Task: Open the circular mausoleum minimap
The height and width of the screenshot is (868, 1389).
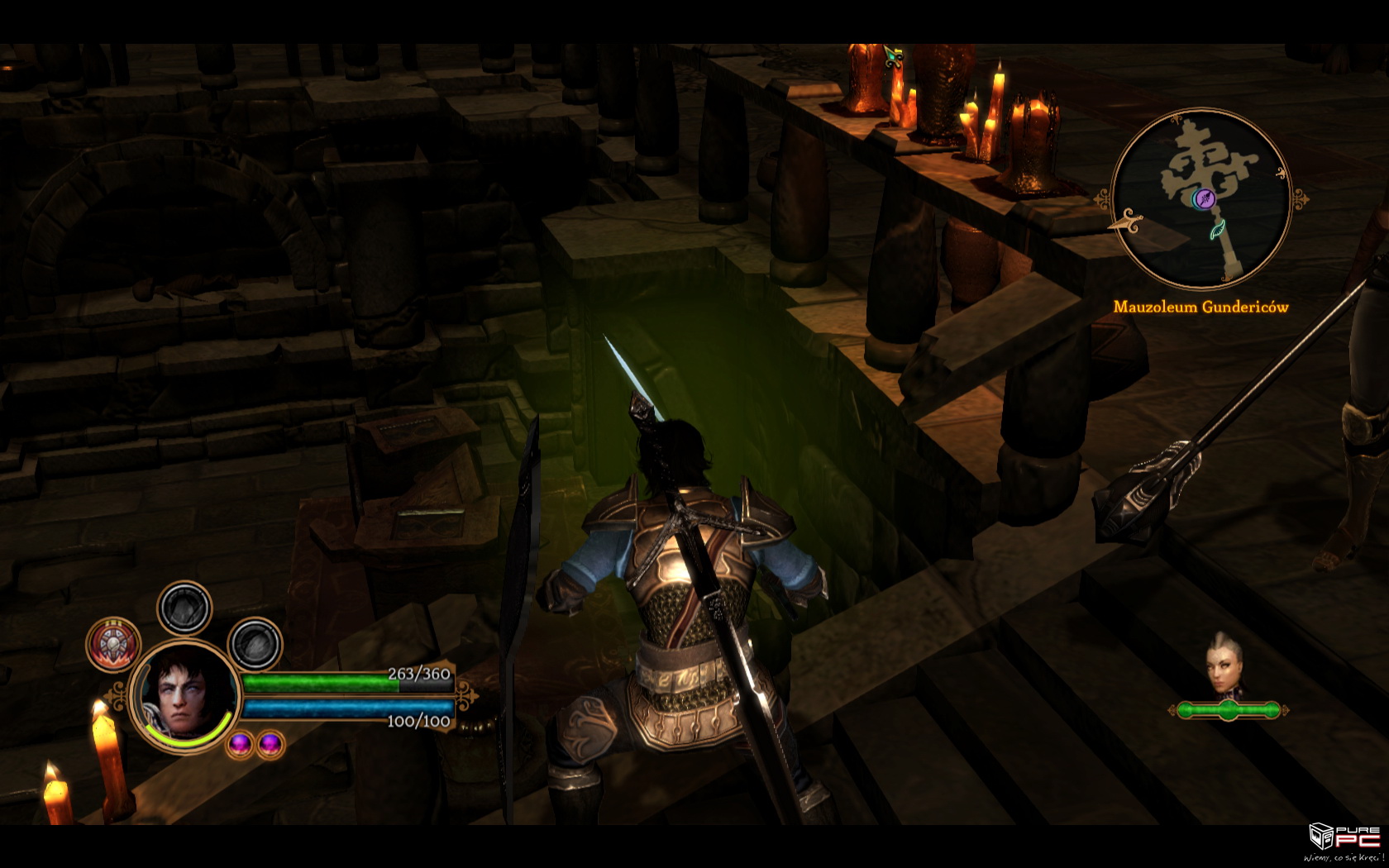Action: pyautogui.click(x=1200, y=200)
